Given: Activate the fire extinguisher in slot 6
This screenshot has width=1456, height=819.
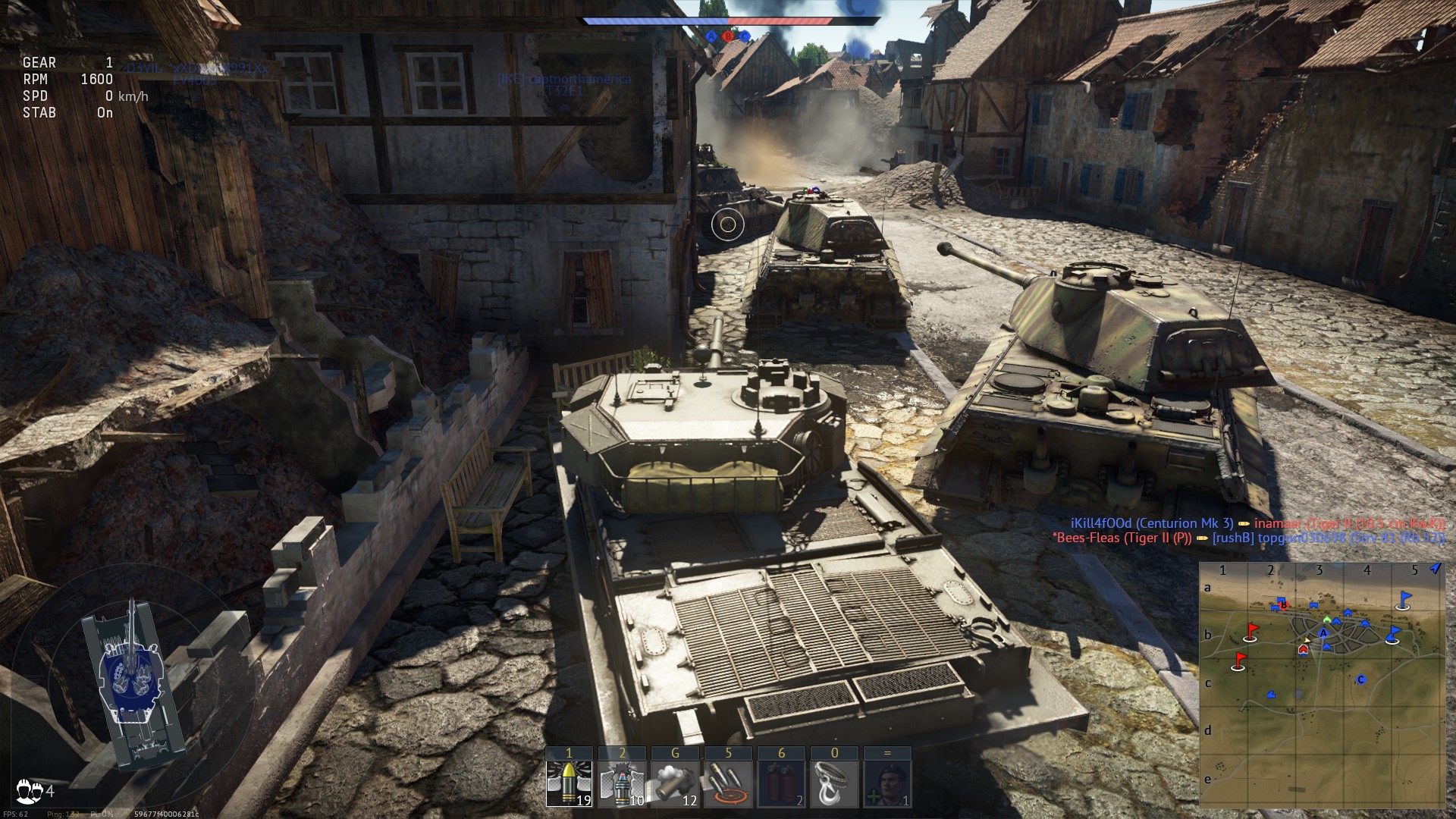Looking at the screenshot, I should pyautogui.click(x=782, y=781).
